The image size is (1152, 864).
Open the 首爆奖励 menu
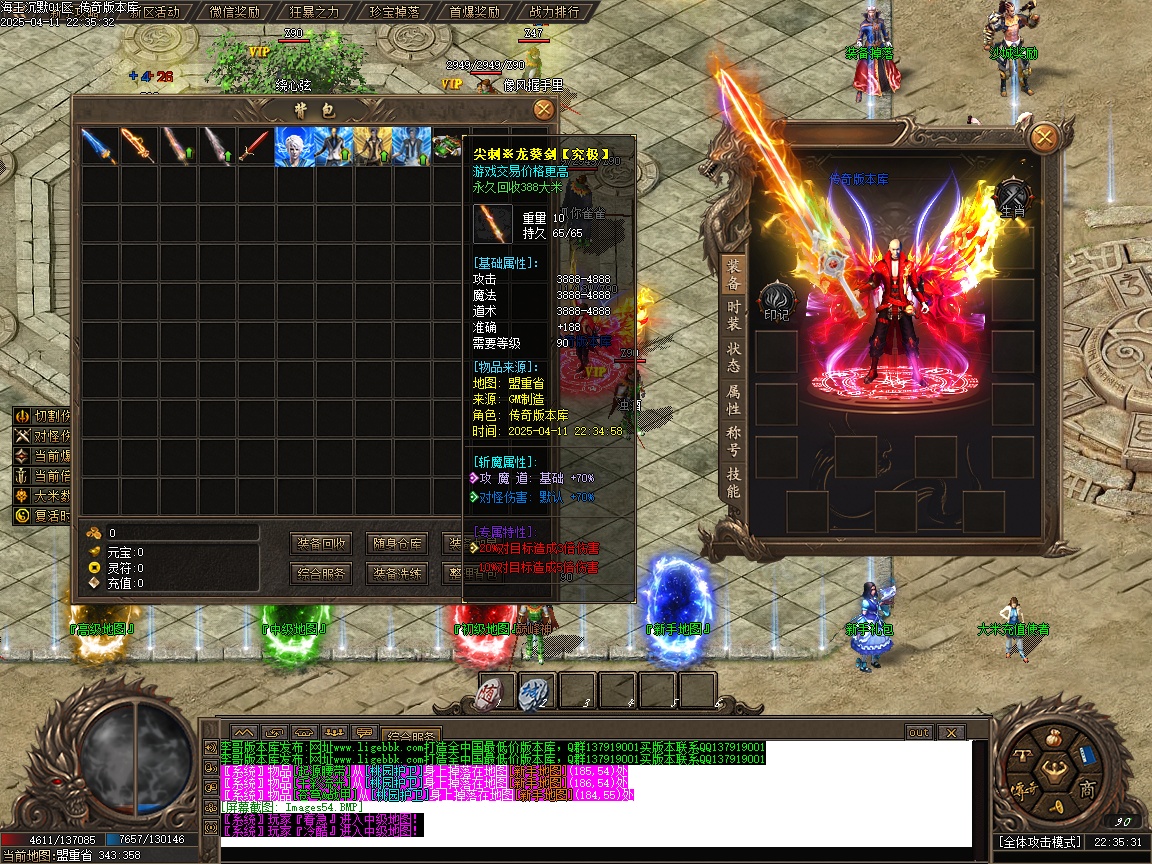[474, 12]
